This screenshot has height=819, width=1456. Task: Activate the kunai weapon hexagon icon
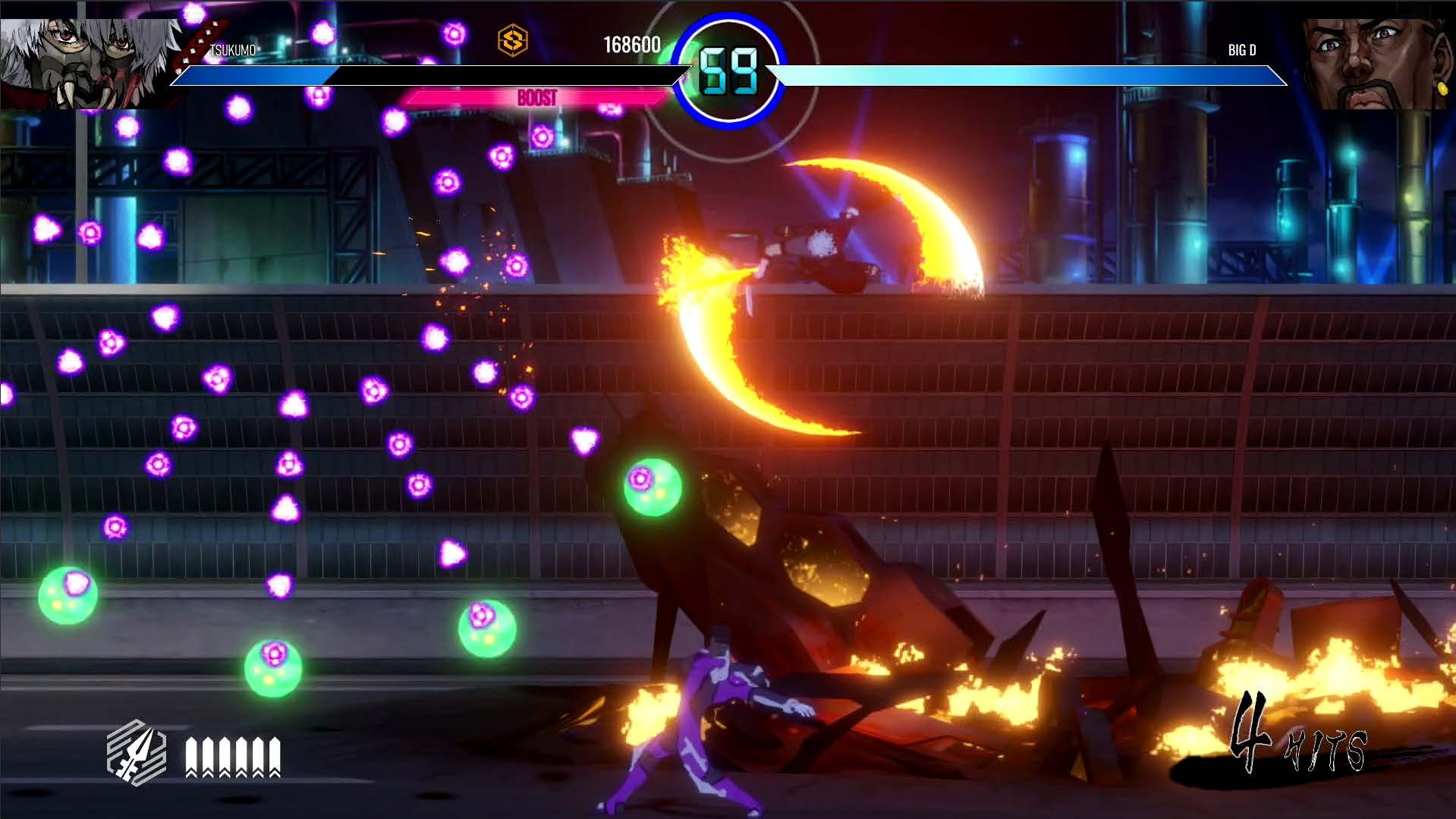(137, 753)
